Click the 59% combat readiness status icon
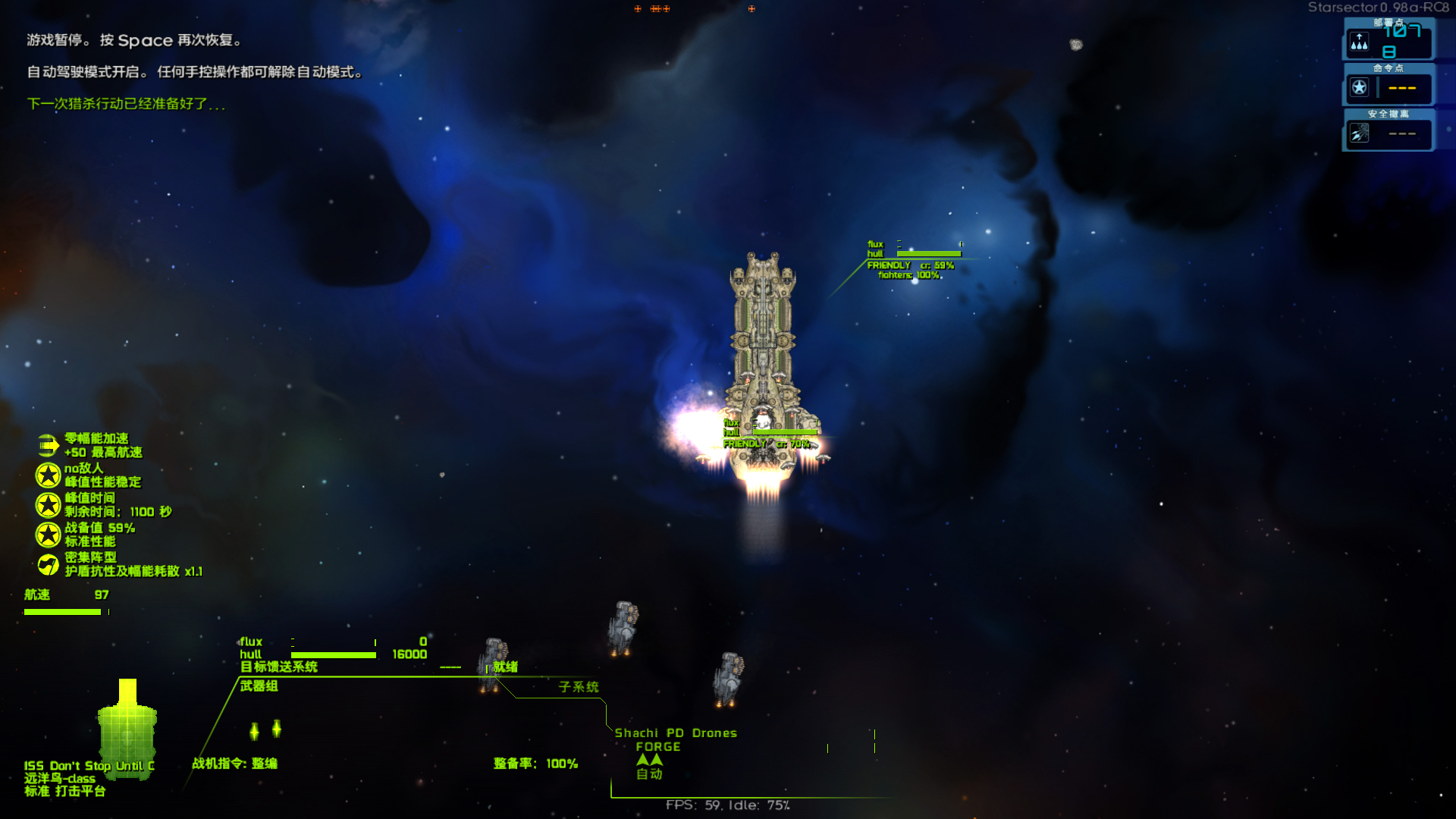The image size is (1456, 819). pos(48,535)
